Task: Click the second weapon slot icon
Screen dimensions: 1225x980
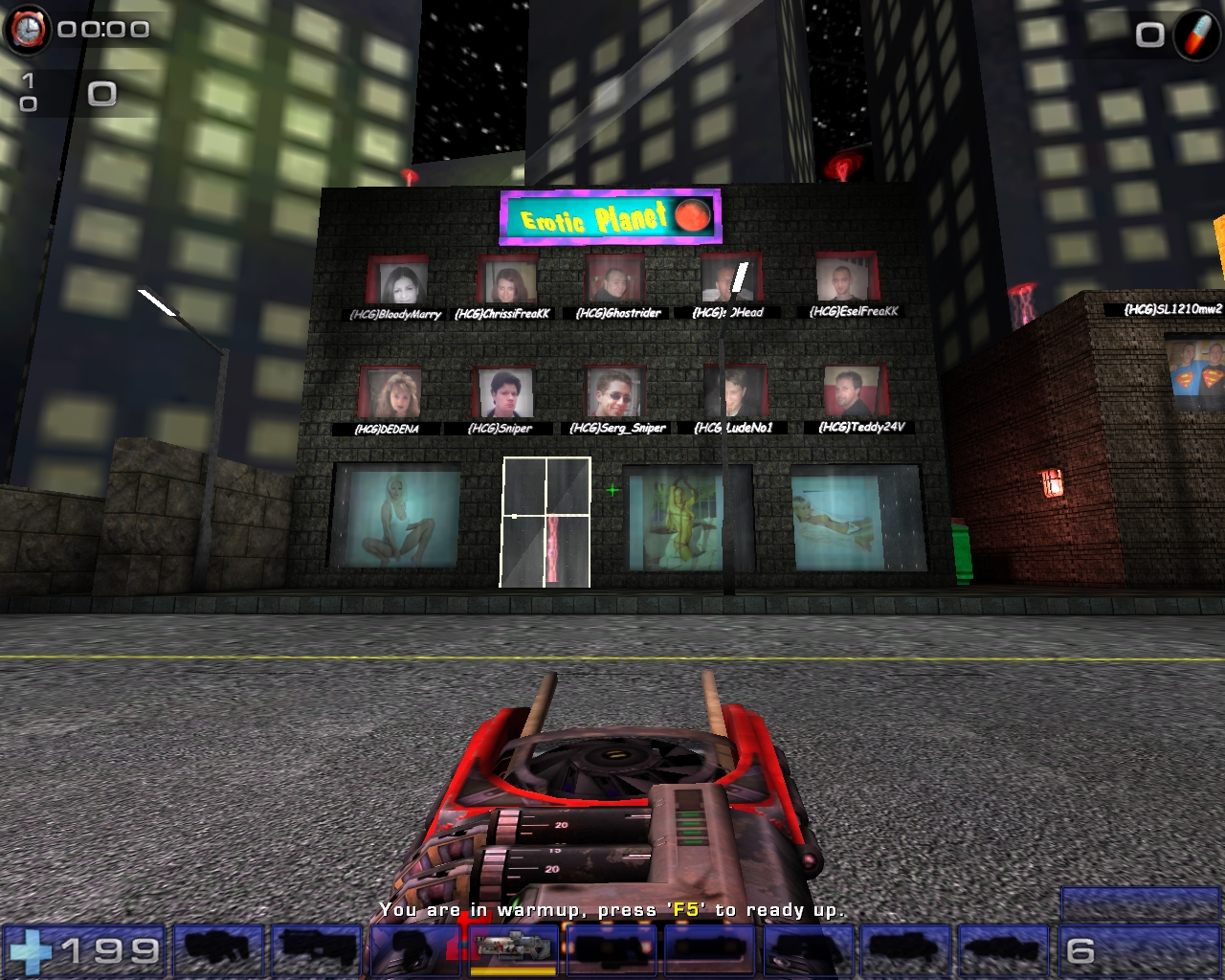Action: [x=317, y=949]
